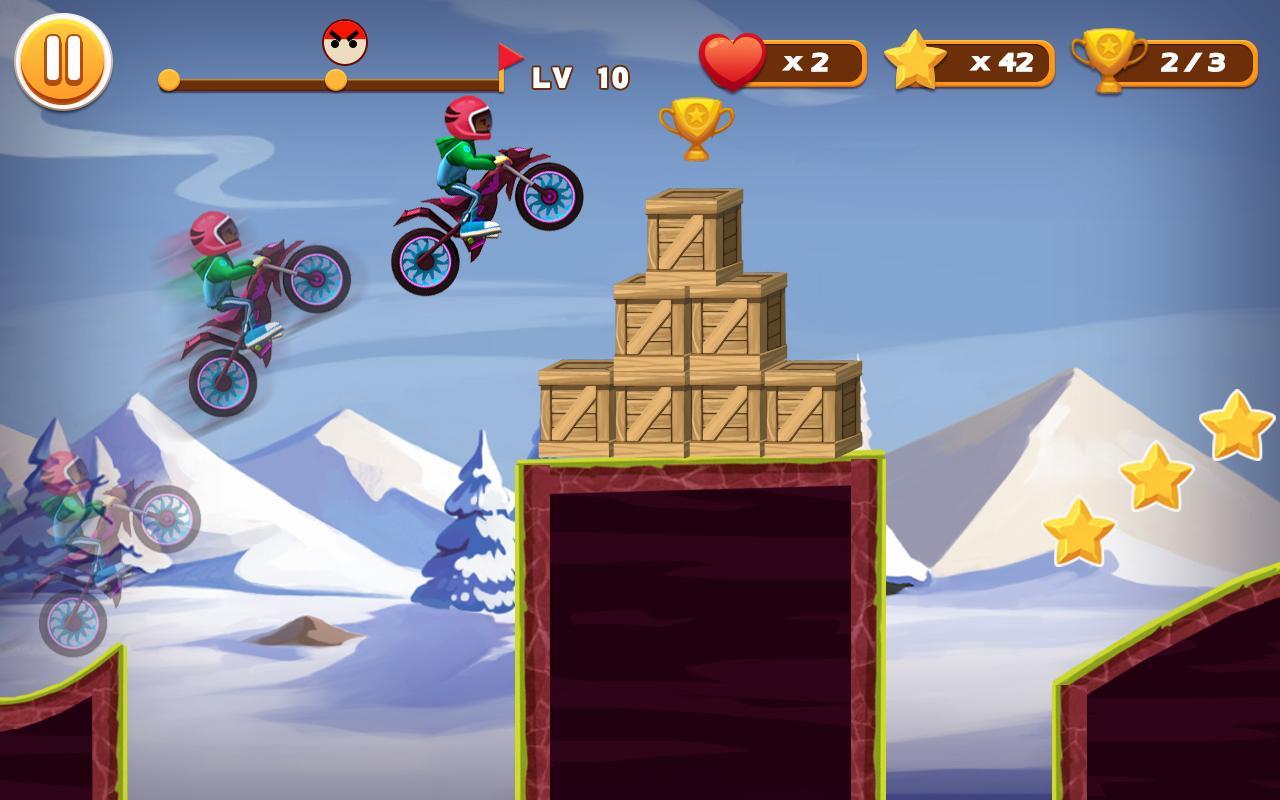Click the middle collectible star

coord(1158,478)
